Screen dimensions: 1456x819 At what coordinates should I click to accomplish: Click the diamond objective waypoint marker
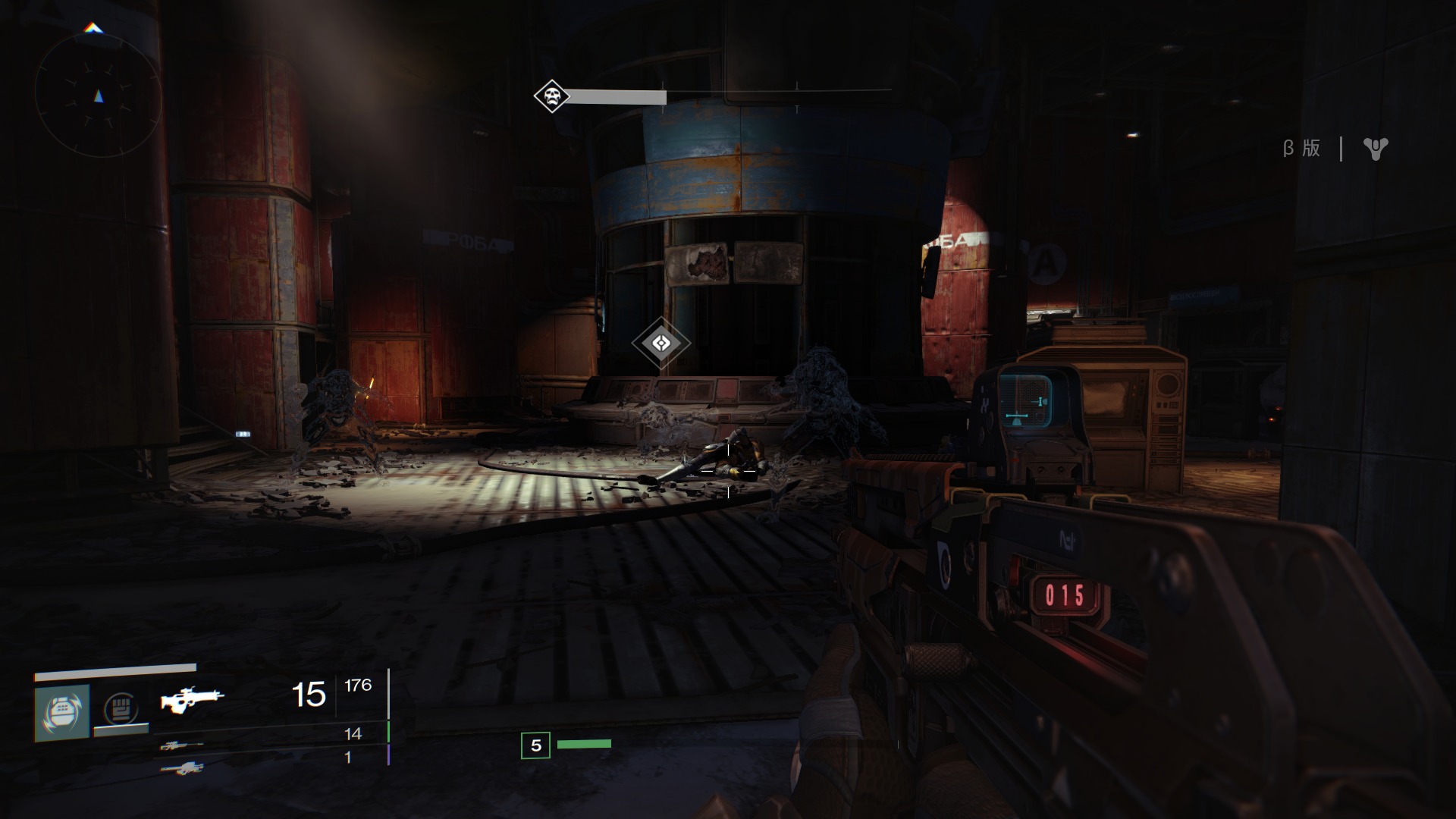[661, 344]
